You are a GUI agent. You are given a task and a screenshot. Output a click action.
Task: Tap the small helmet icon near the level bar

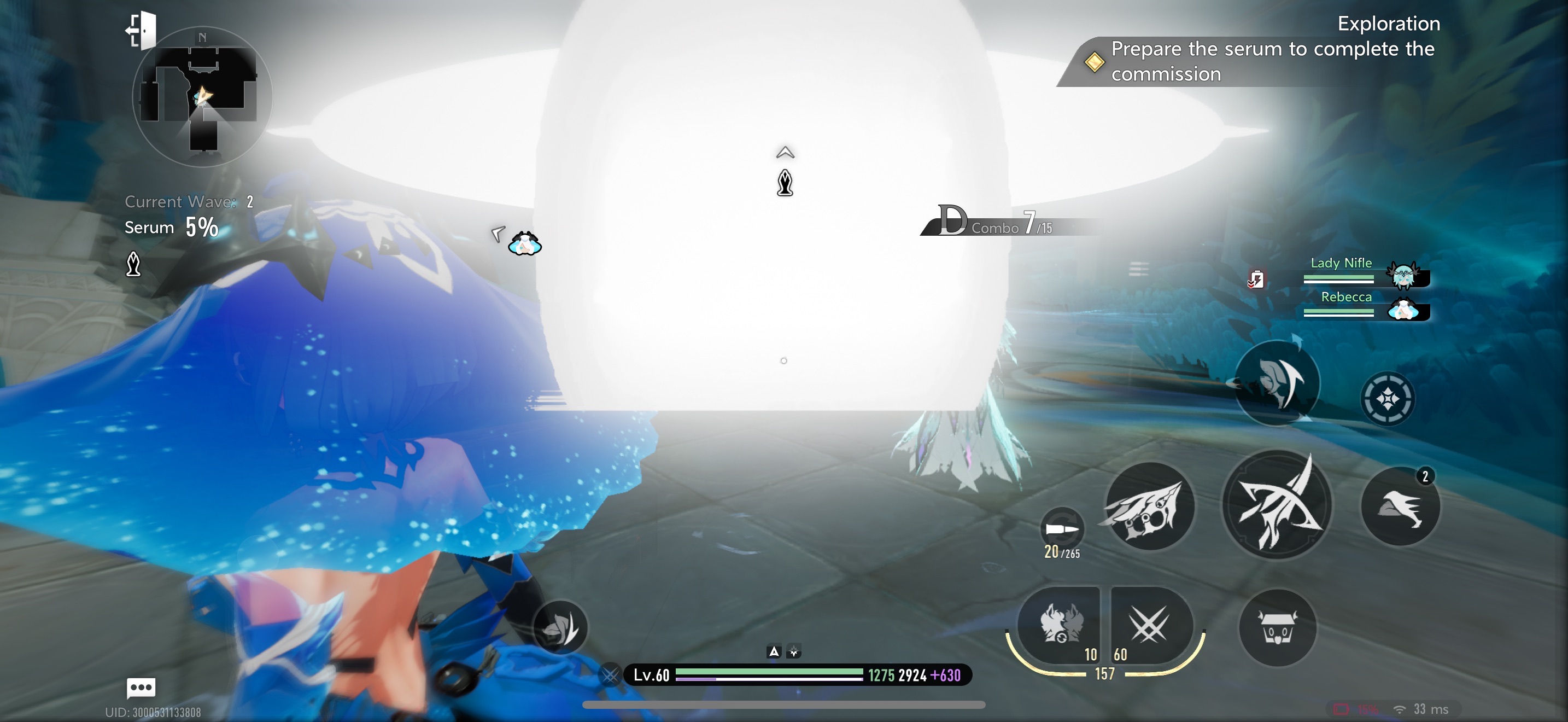(x=560, y=627)
